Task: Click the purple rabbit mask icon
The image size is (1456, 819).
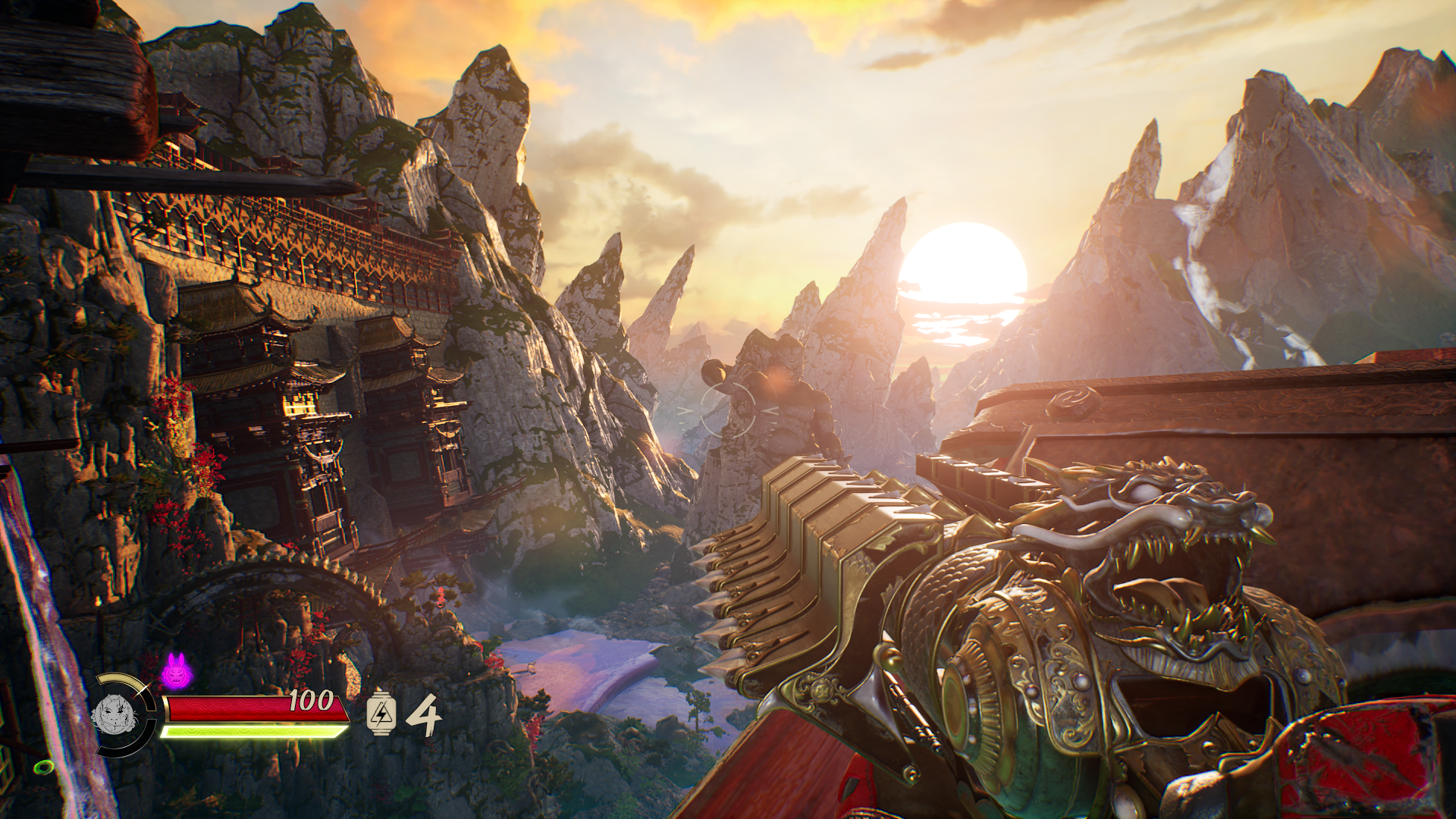Action: [x=176, y=672]
